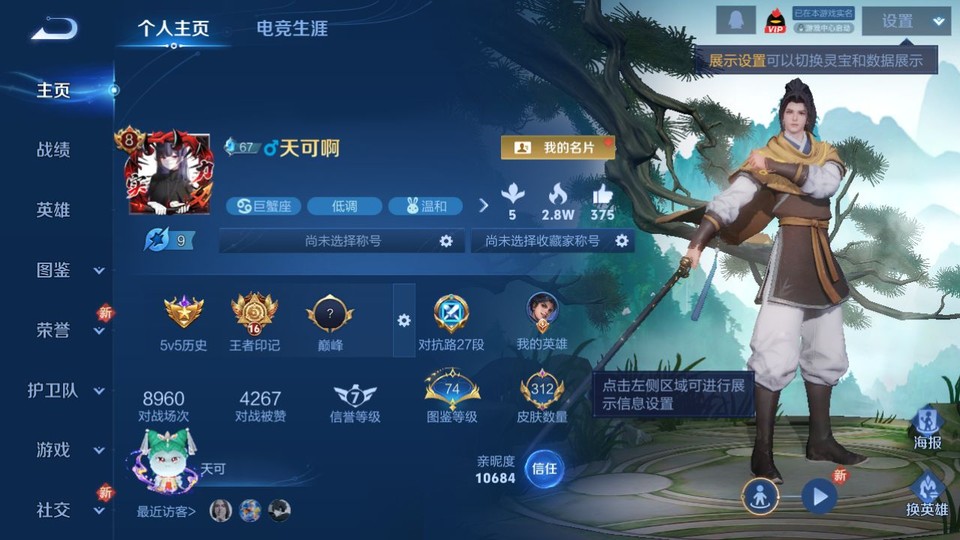Open the 英雄 sidebar section
This screenshot has height=540, width=960.
(x=53, y=210)
